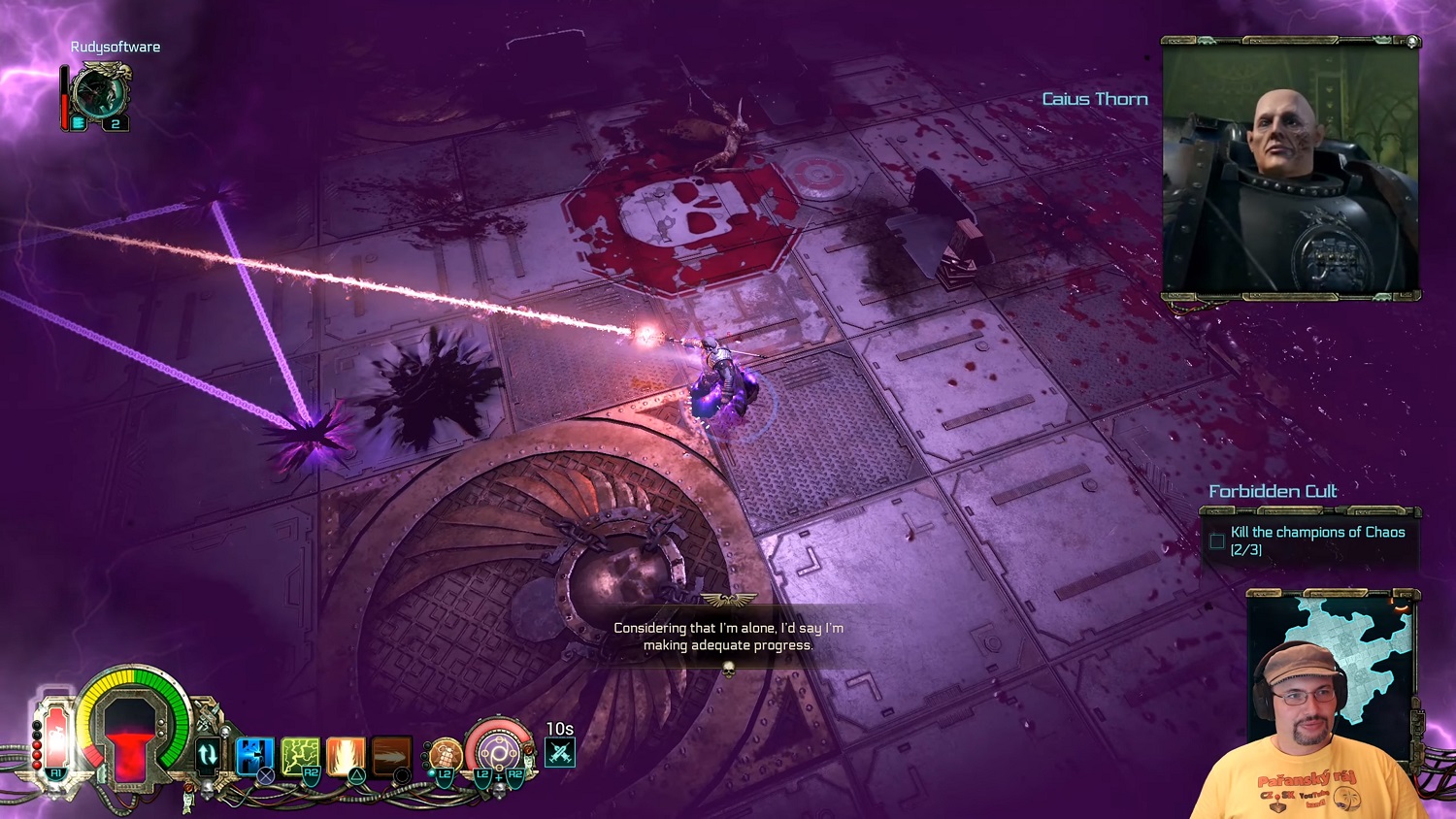This screenshot has height=819, width=1456.
Task: Activate the weapon swap arrows icon
Action: (207, 754)
